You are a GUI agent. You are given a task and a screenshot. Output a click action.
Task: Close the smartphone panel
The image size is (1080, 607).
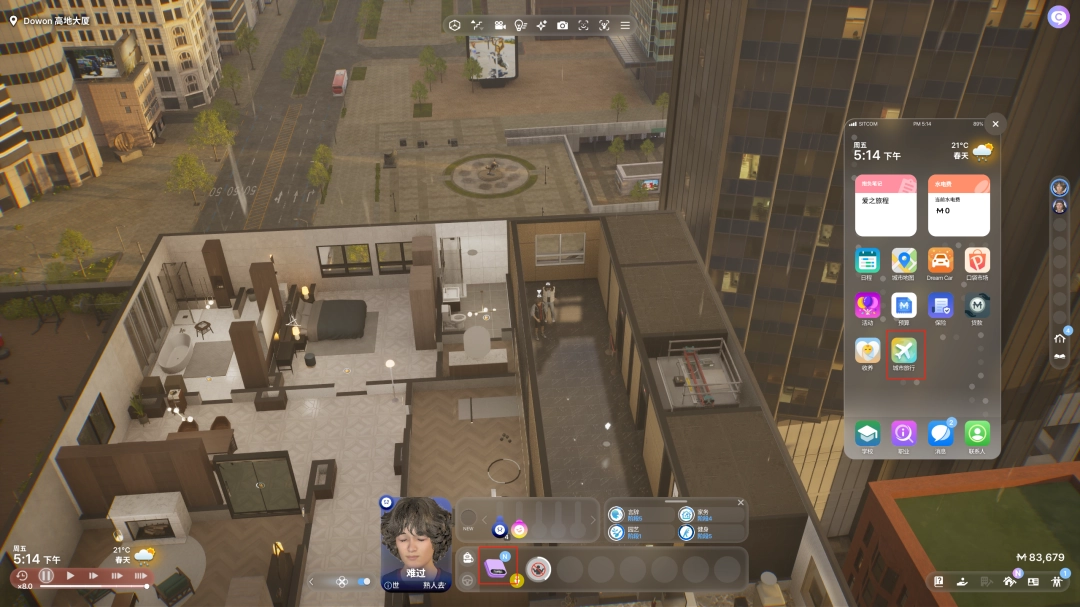tap(995, 124)
